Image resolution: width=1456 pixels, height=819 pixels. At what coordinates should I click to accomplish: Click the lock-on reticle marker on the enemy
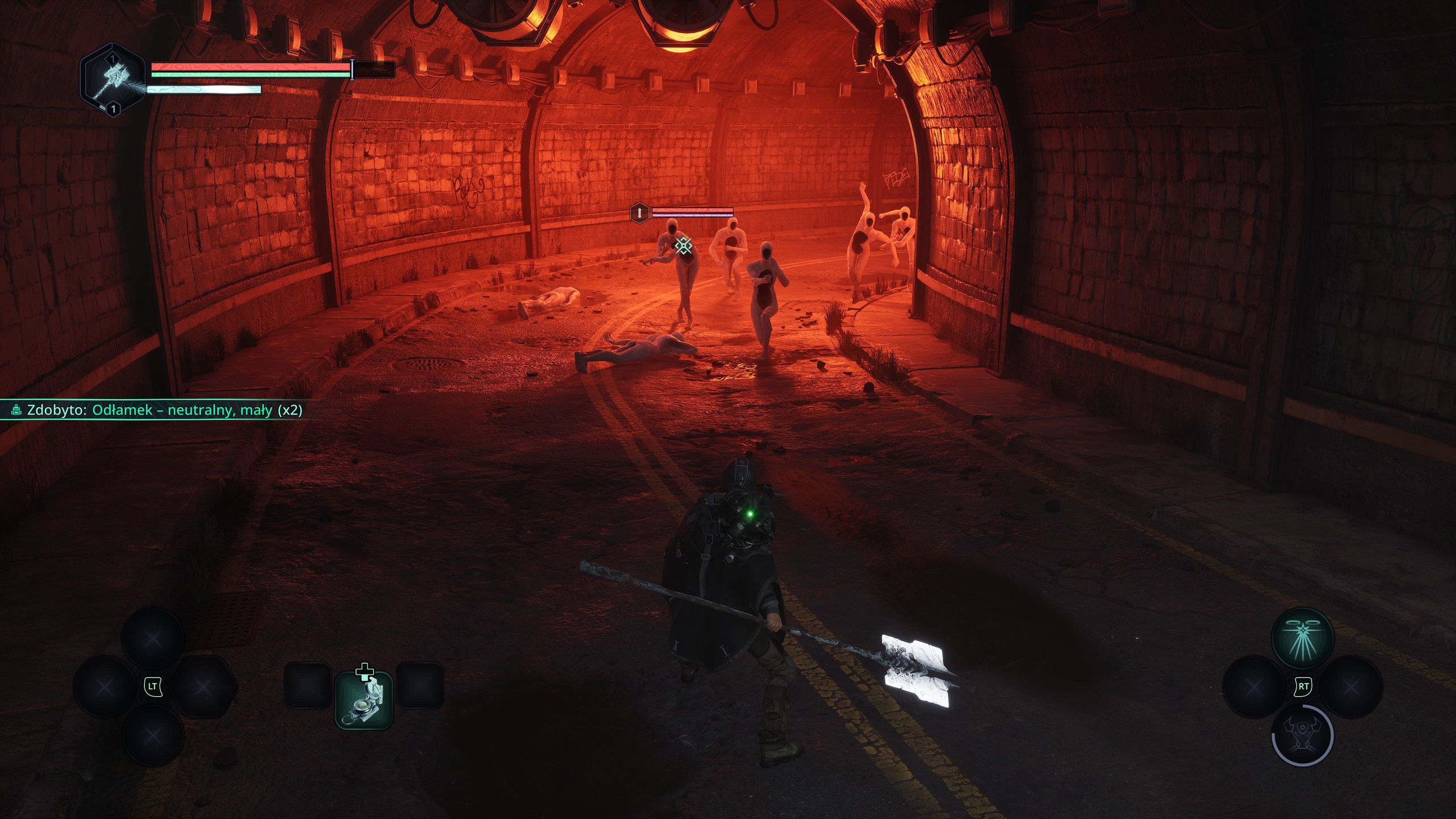(x=684, y=246)
